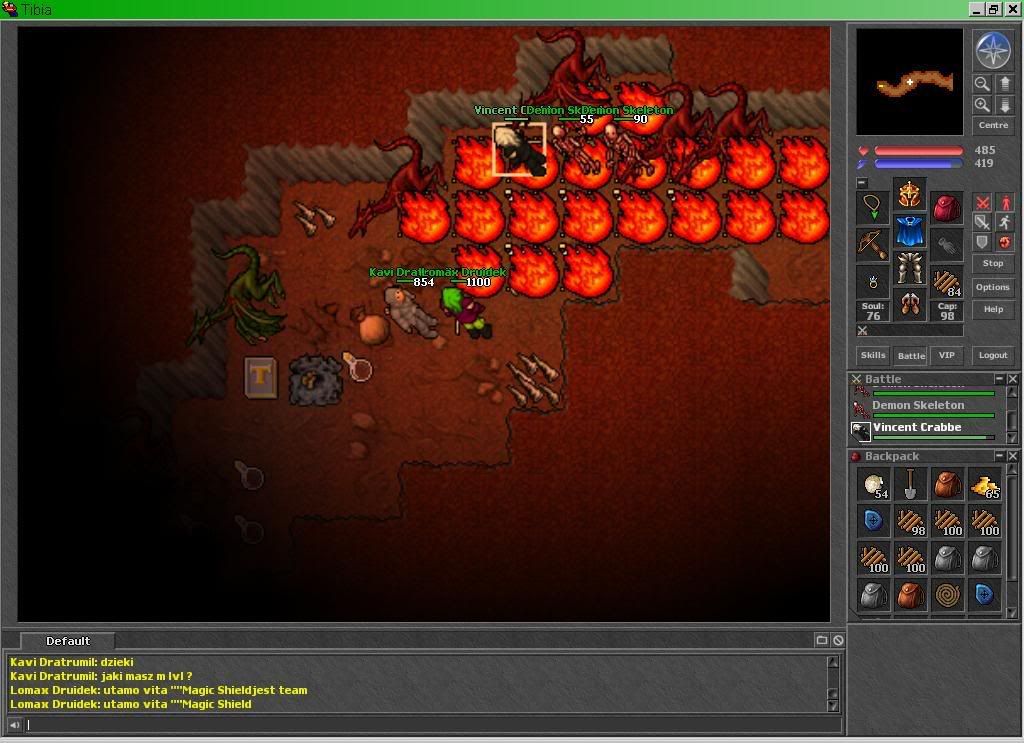Open the Help button
Screen dimensions: 1024x743
coord(992,309)
